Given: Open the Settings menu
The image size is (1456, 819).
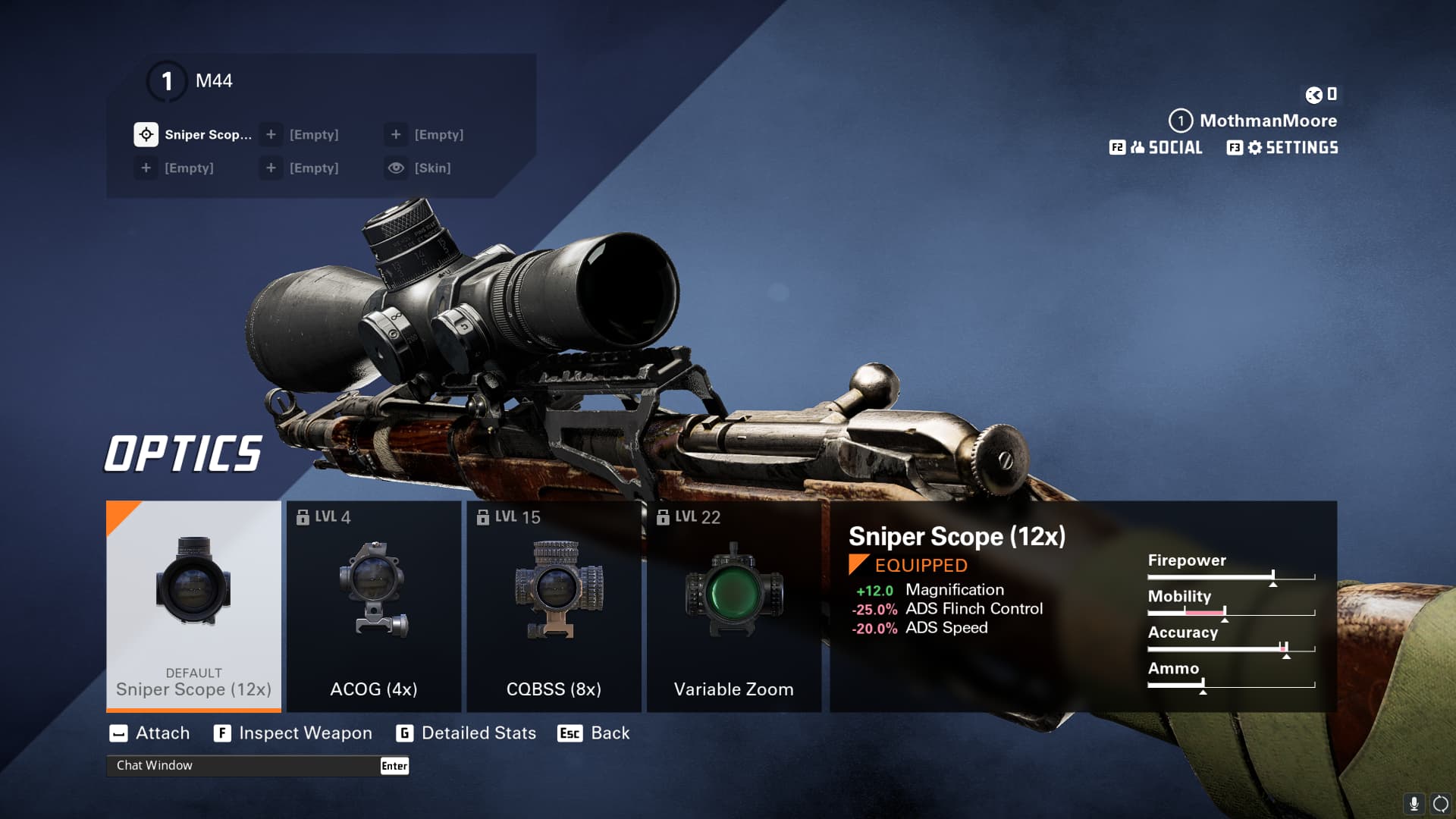Looking at the screenshot, I should tap(1282, 147).
